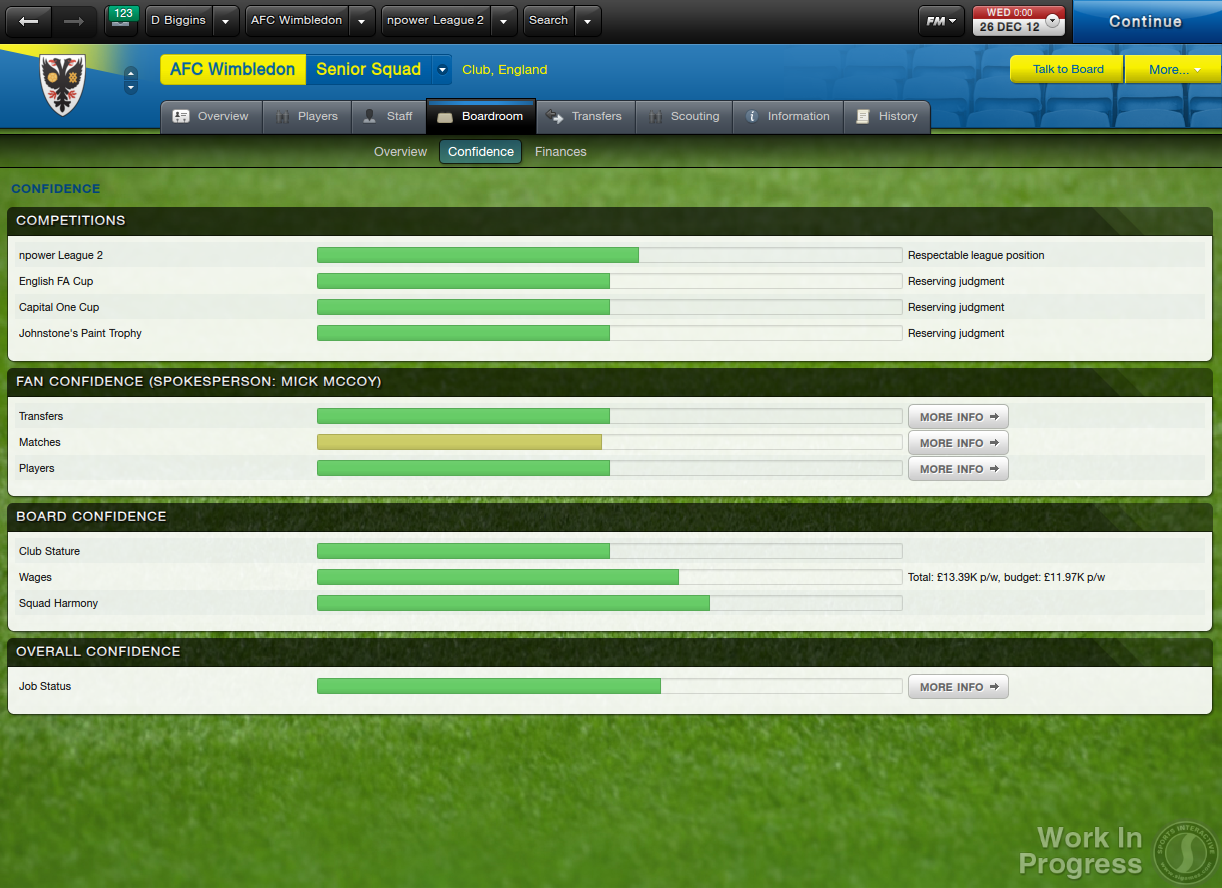
Task: Open the Scouting tab
Action: 684,116
